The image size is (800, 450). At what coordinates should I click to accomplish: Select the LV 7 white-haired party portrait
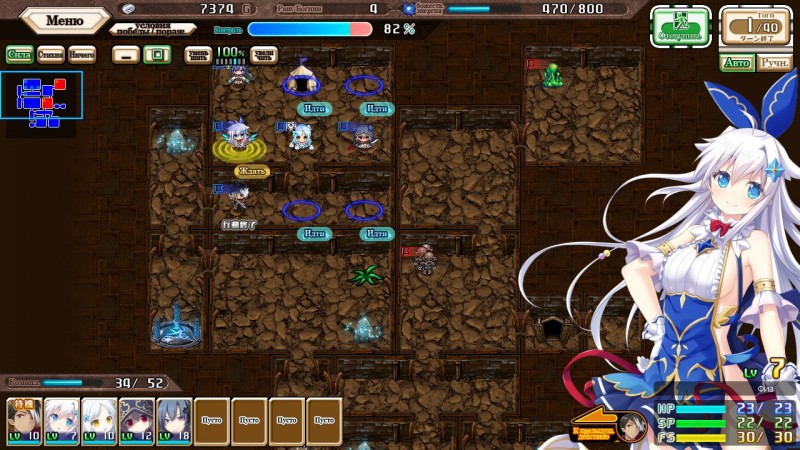coord(61,421)
